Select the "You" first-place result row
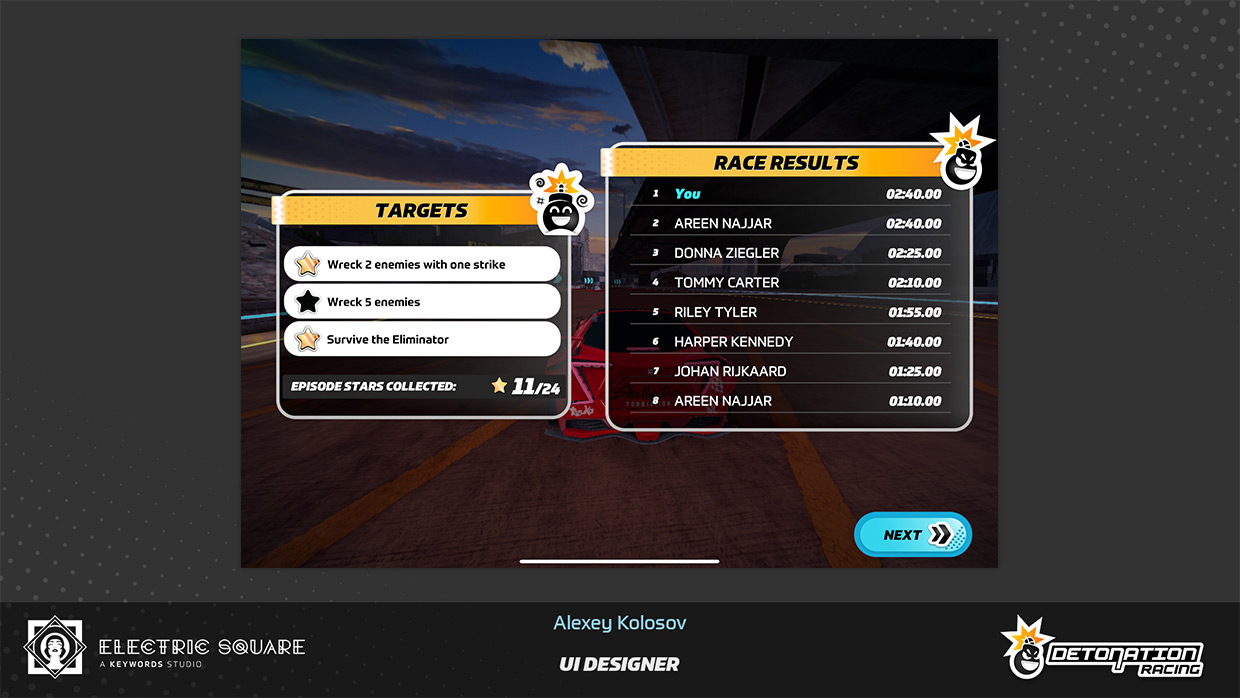Image resolution: width=1240 pixels, height=698 pixels. 795,194
